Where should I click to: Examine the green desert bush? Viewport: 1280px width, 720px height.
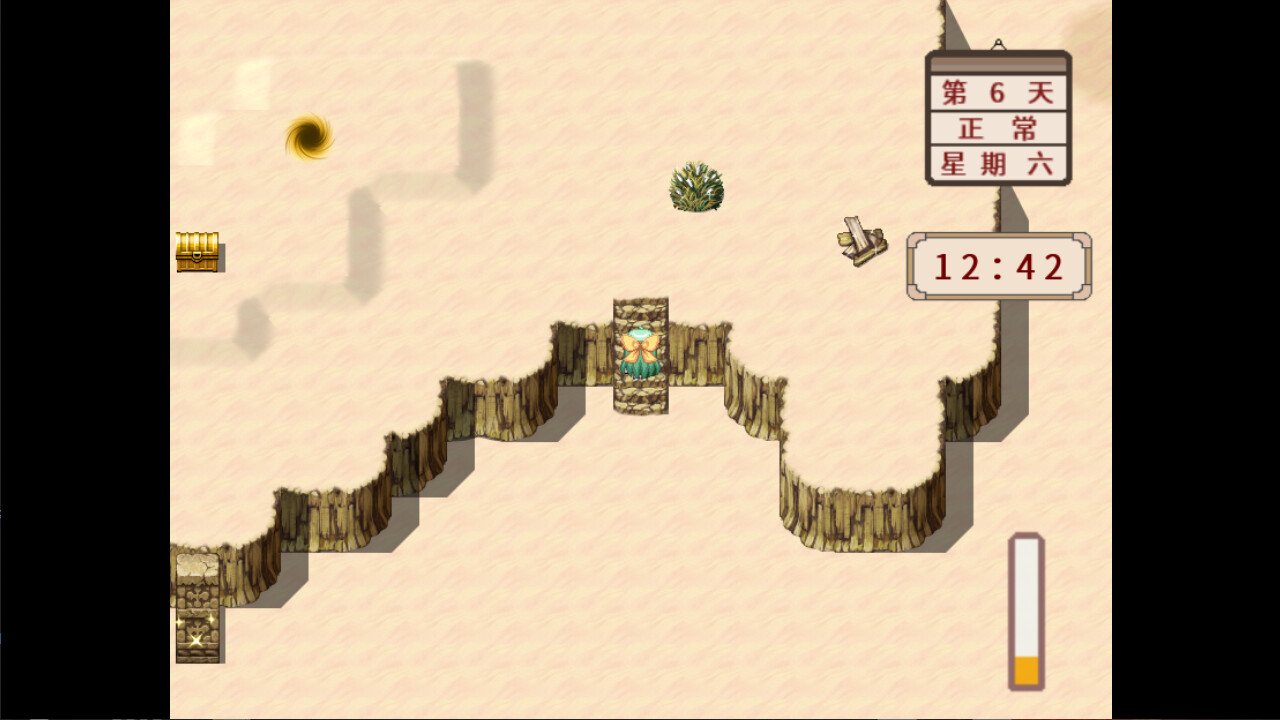[695, 185]
